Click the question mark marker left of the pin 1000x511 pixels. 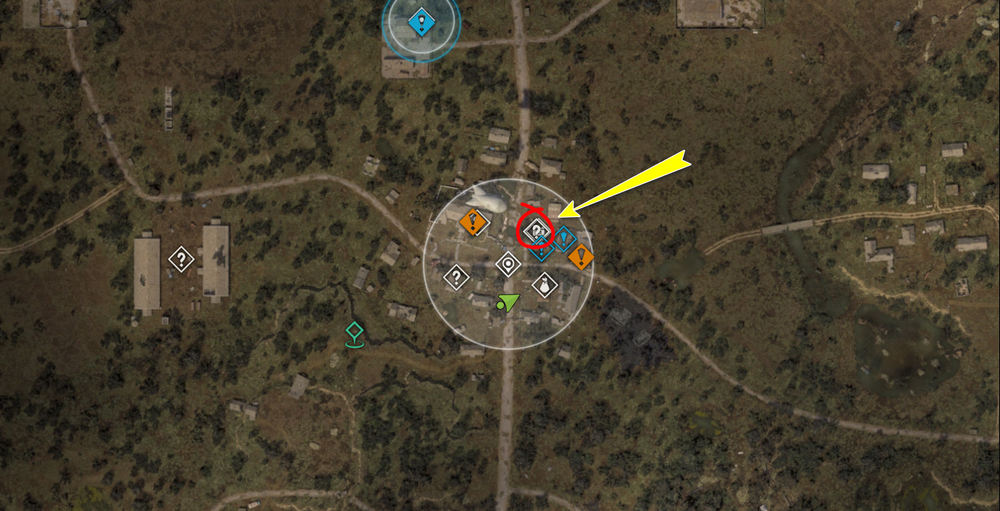coord(456,276)
